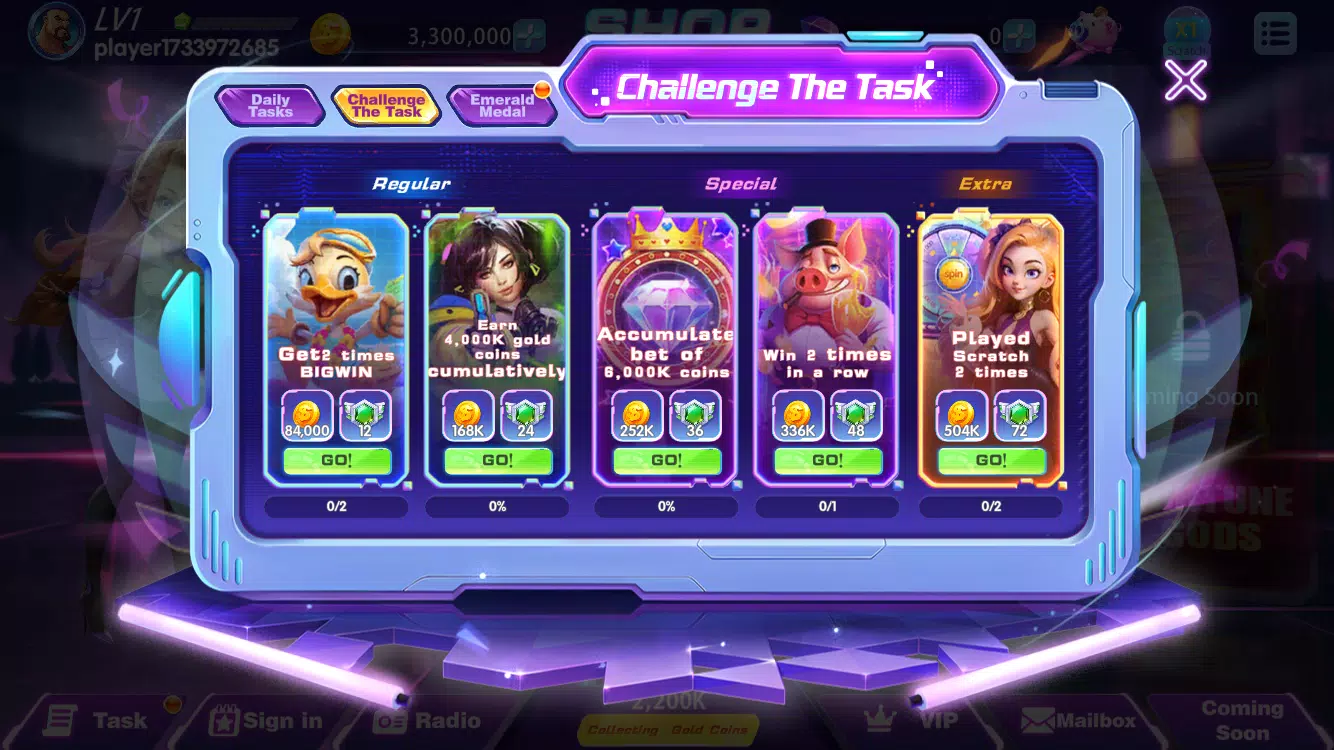Hit GO! on the BIGWIN task
This screenshot has height=750, width=1334.
tap(336, 460)
